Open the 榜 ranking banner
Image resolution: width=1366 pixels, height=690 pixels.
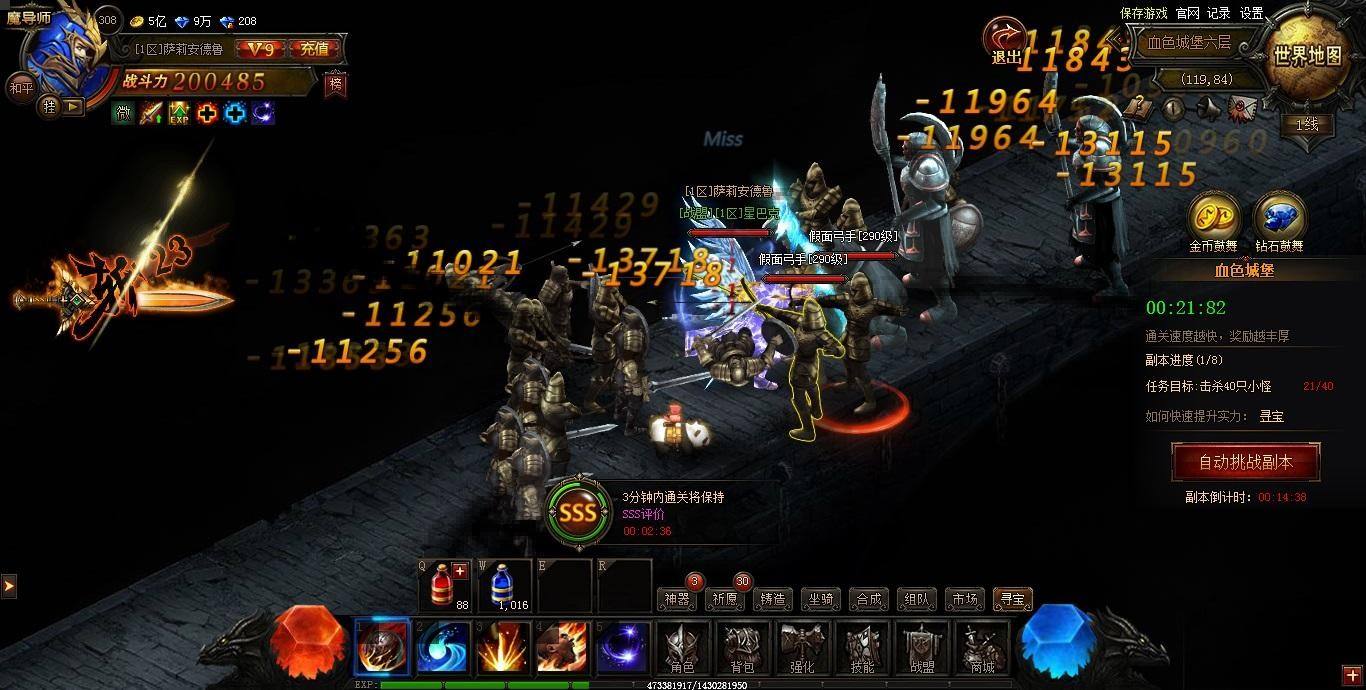336,85
